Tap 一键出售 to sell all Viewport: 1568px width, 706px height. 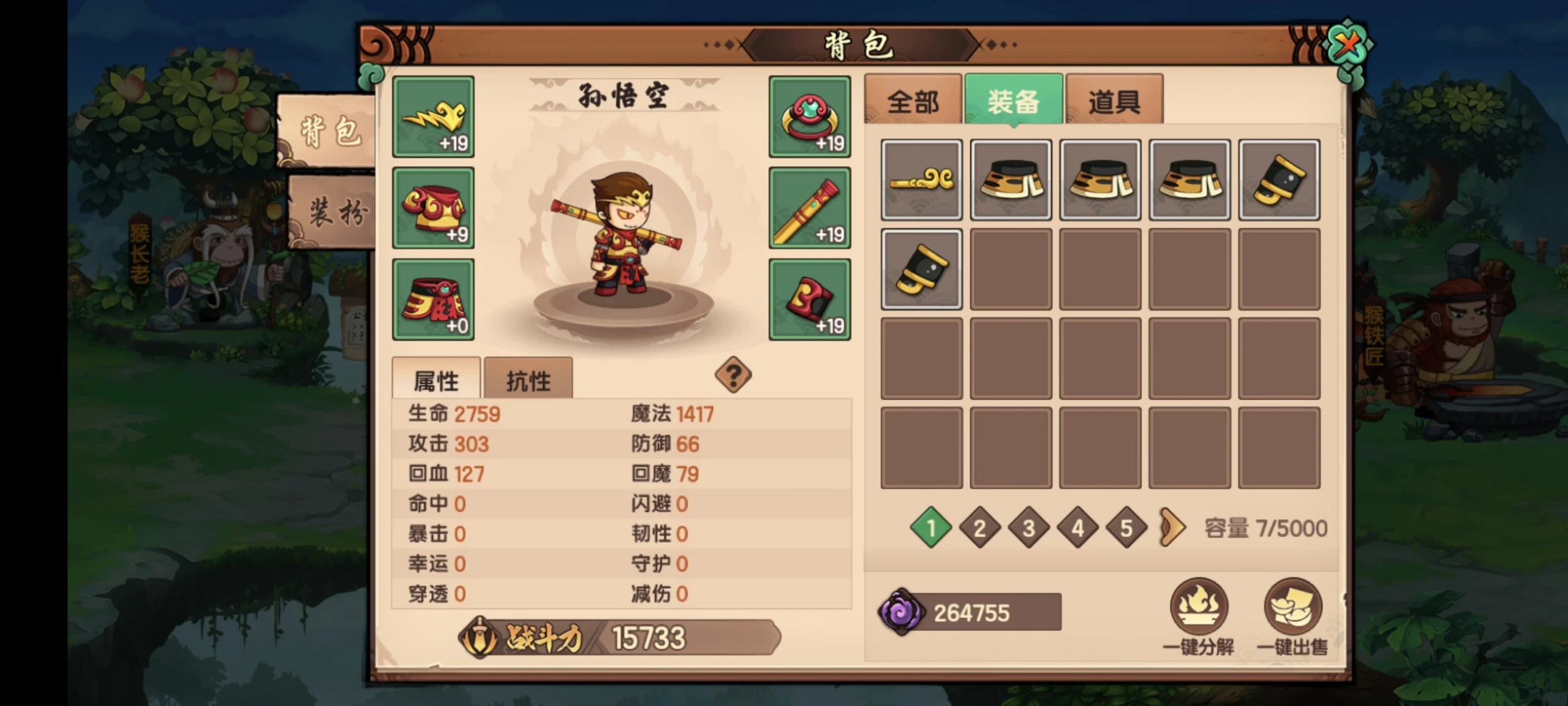click(x=1292, y=616)
